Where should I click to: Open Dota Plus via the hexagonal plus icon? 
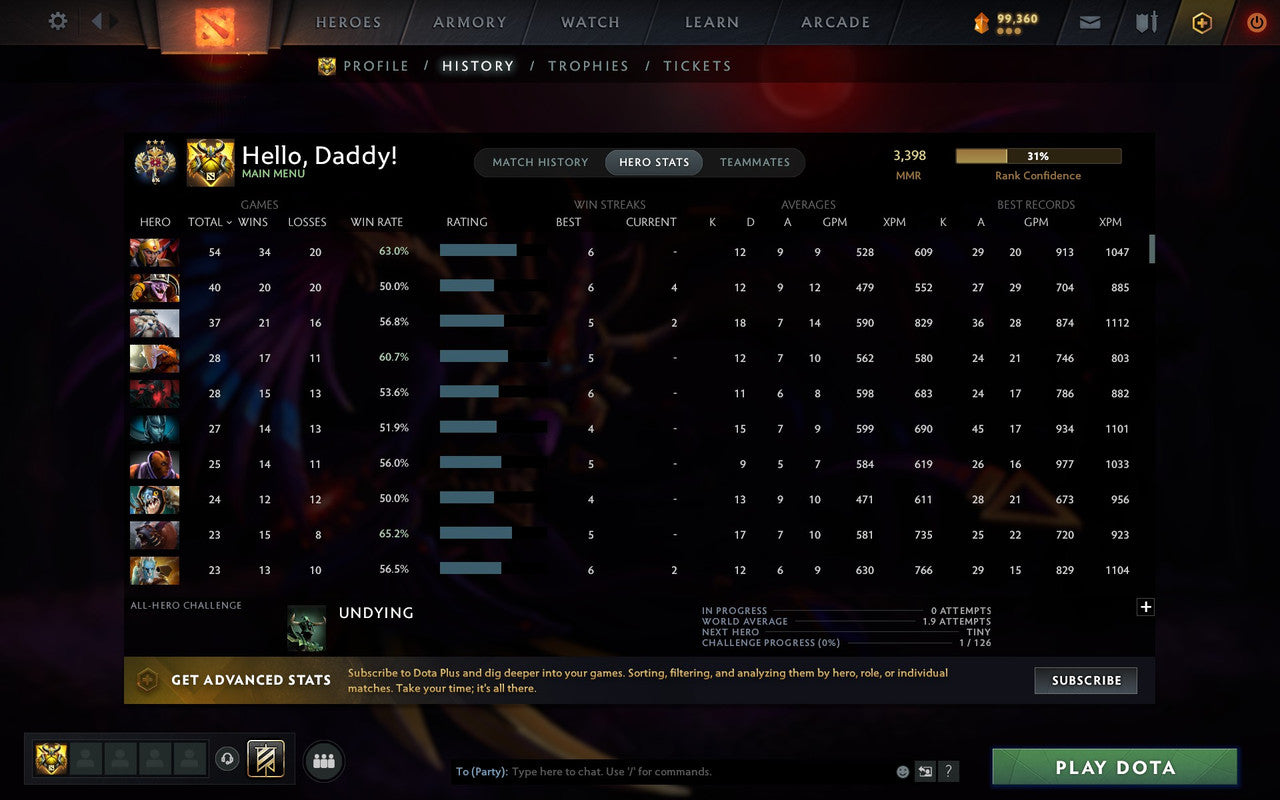(x=1201, y=21)
